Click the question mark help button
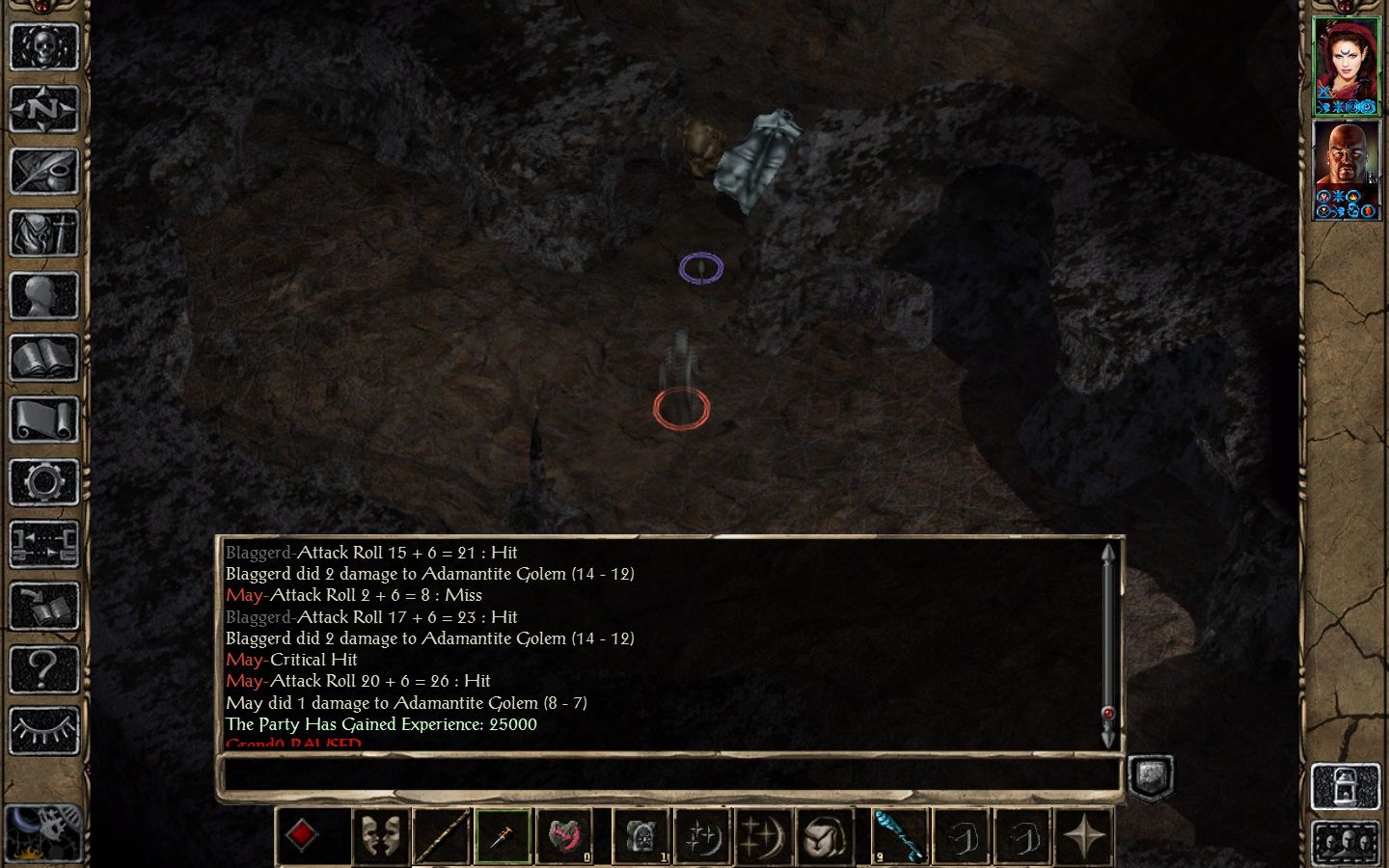This screenshot has width=1389, height=868. pos(43,668)
